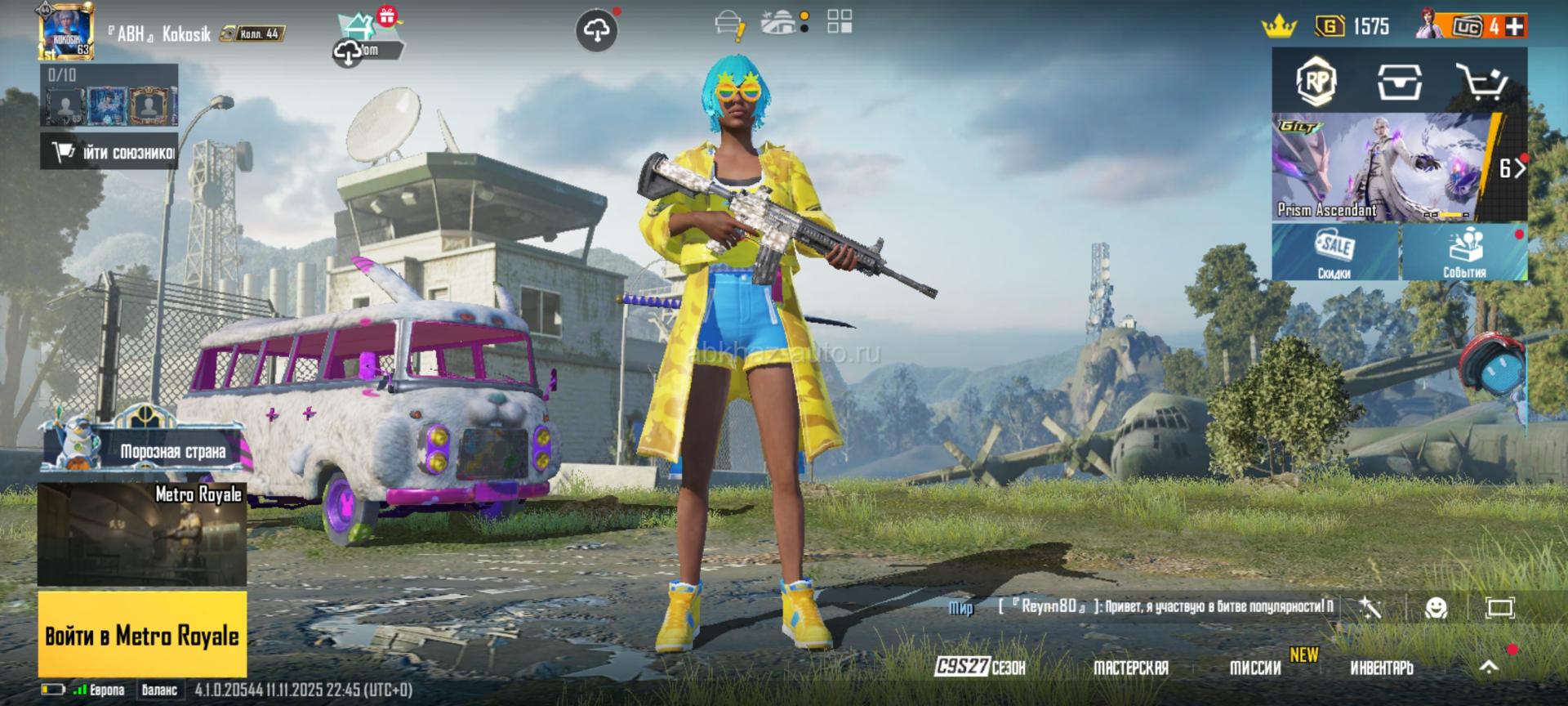The image size is (1568, 706).
Task: Add UC with the plus button
Action: [x=1515, y=26]
